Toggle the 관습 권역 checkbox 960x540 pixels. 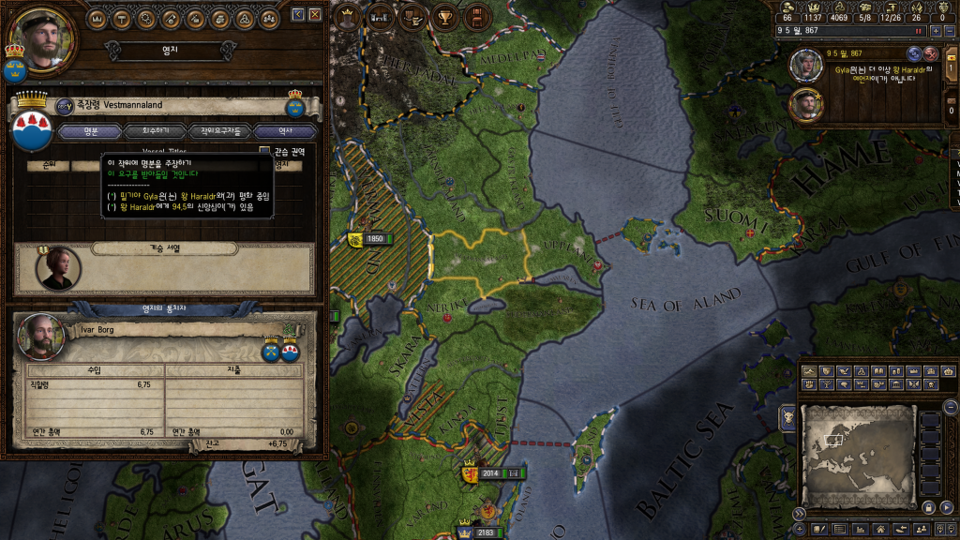point(264,151)
